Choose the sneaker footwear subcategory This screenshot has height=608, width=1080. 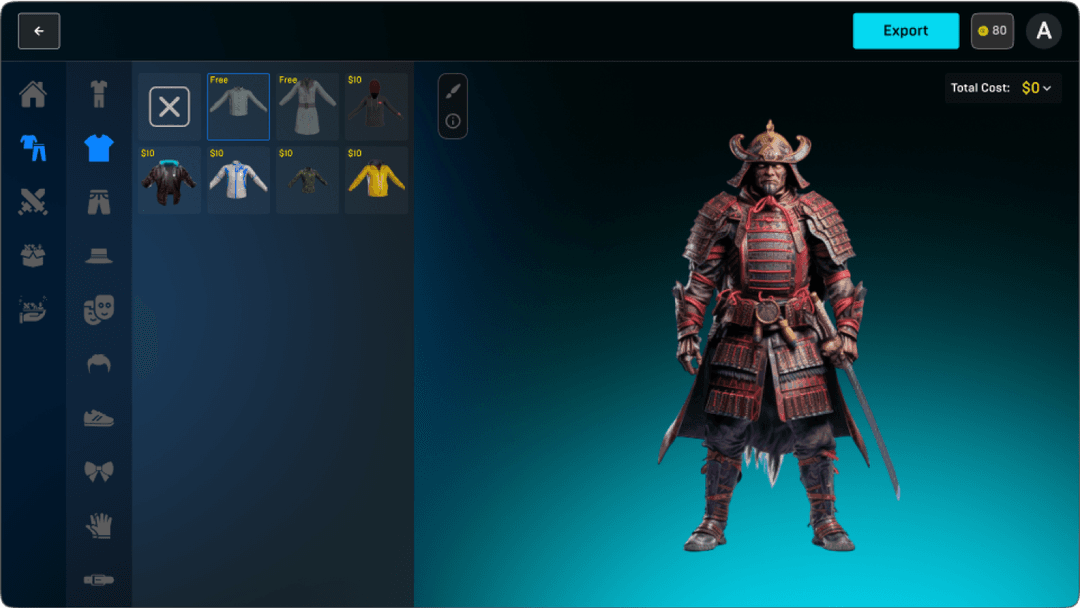point(98,417)
